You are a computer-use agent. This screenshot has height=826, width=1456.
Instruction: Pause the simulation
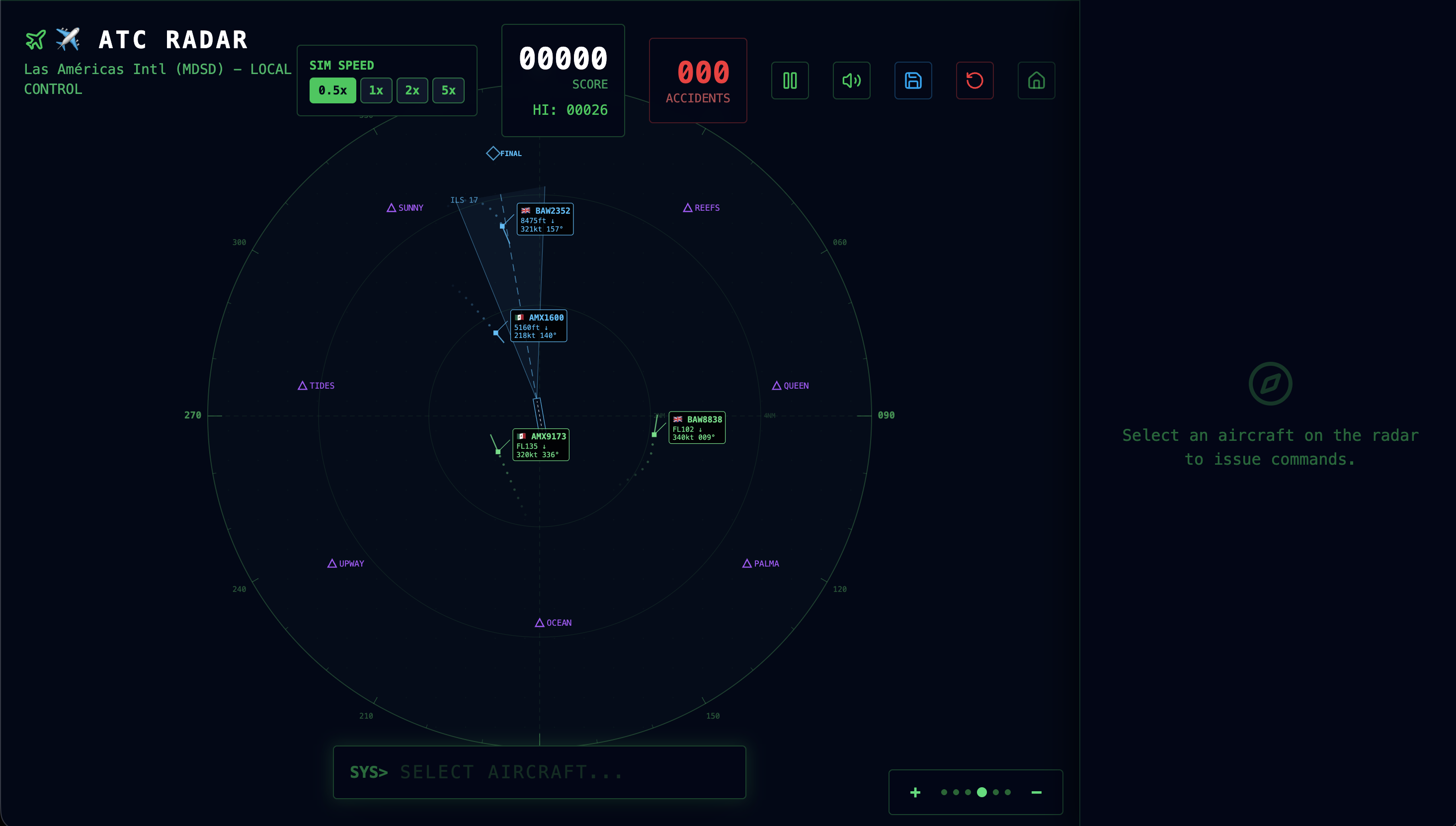point(790,81)
